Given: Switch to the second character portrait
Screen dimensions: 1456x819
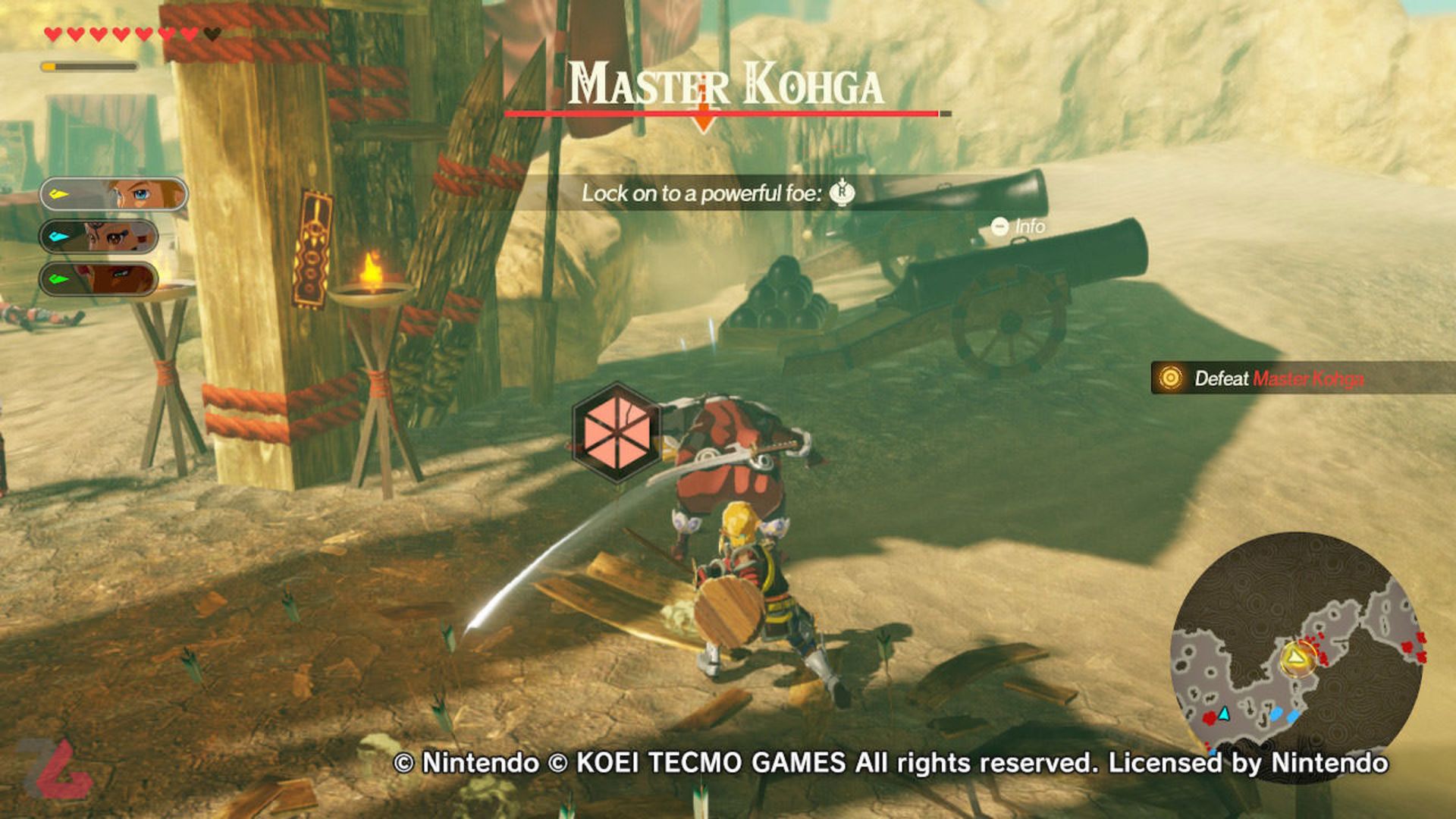Looking at the screenshot, I should tap(99, 237).
